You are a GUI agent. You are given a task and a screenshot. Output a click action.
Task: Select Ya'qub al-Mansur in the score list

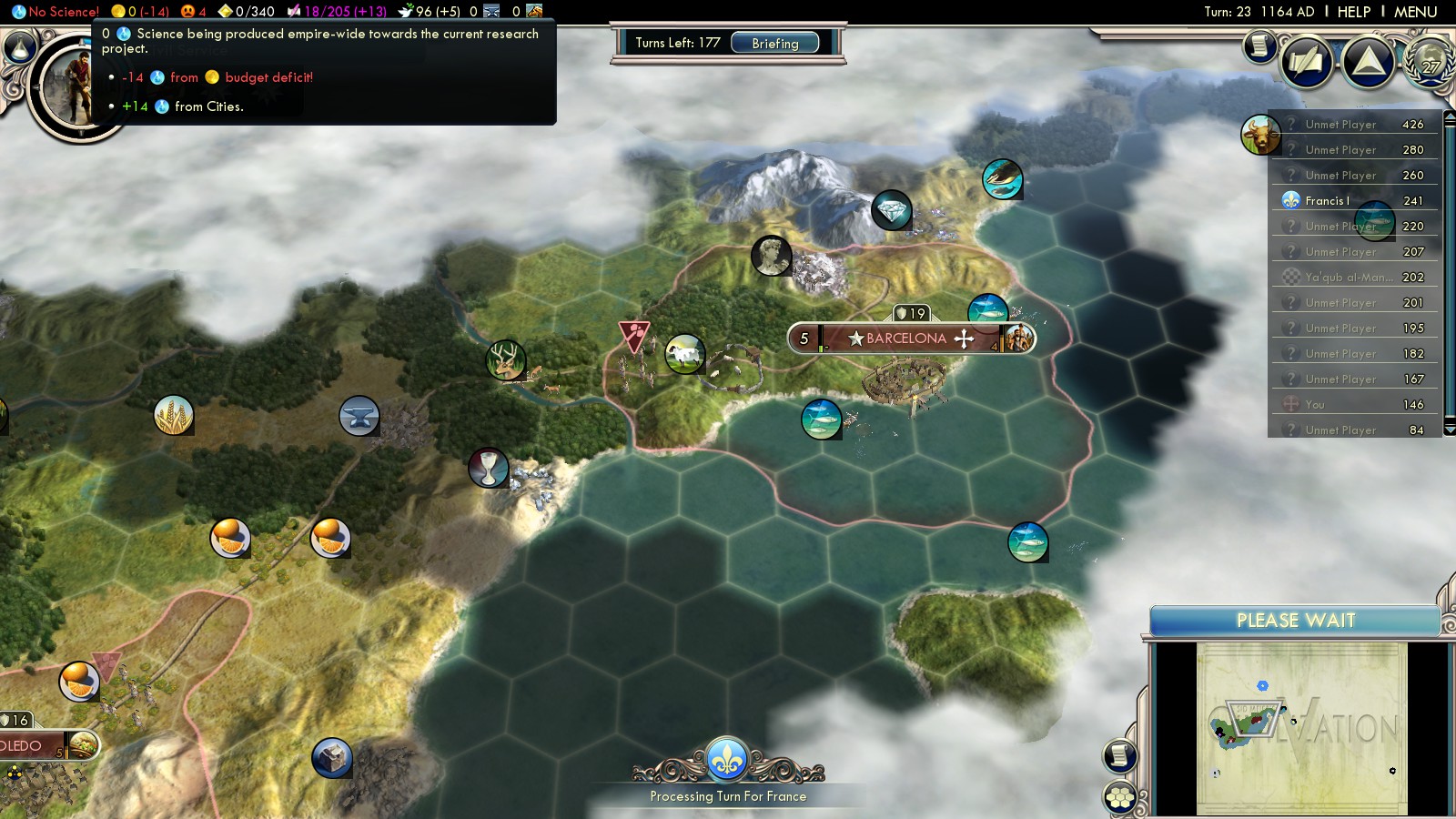(1348, 278)
